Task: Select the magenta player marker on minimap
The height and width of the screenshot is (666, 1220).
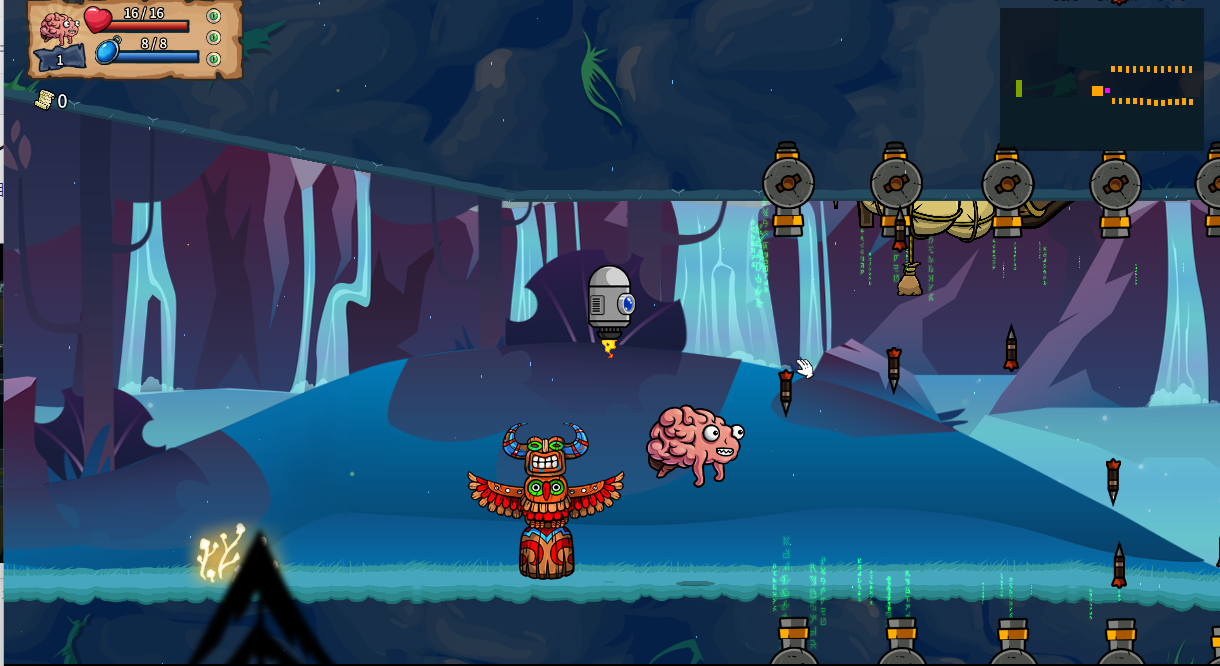Action: tap(1107, 91)
